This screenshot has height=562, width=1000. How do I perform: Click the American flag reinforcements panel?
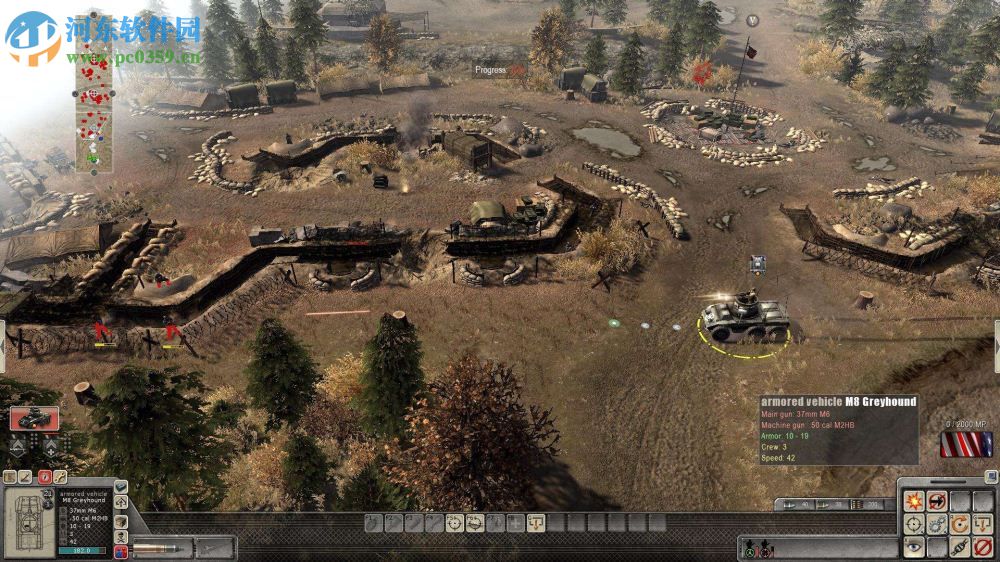tap(966, 444)
